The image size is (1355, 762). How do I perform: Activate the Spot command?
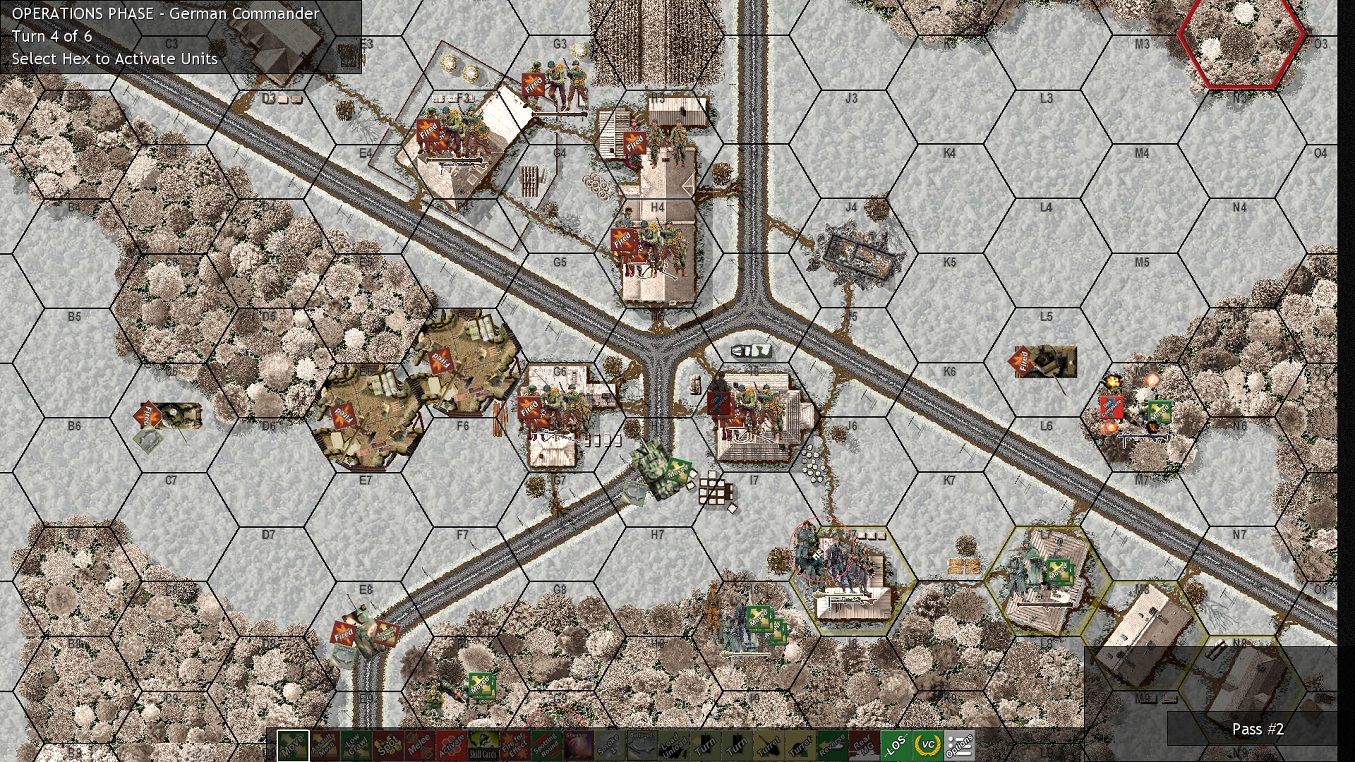387,745
